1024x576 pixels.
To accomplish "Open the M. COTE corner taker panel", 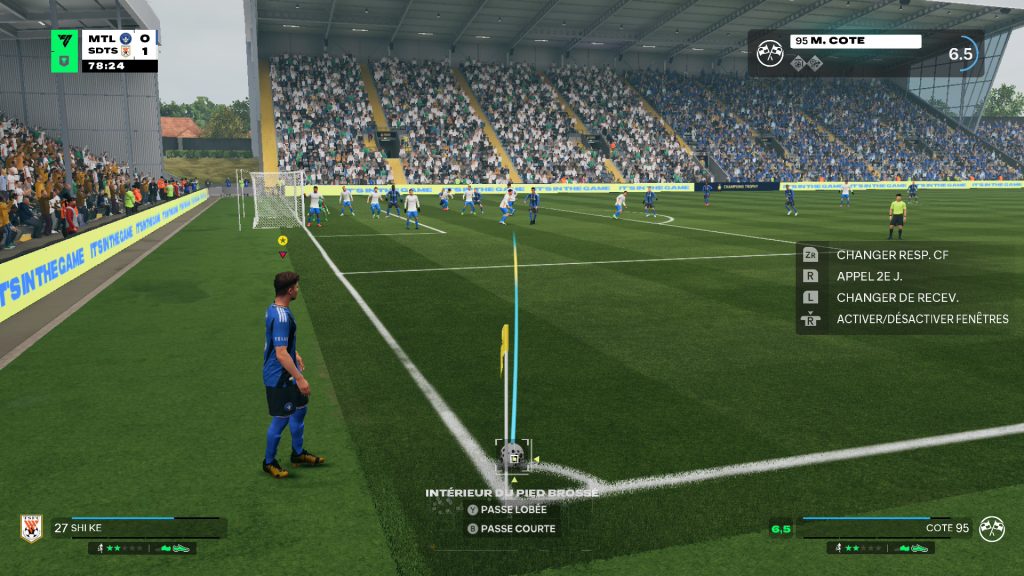I will tap(866, 53).
